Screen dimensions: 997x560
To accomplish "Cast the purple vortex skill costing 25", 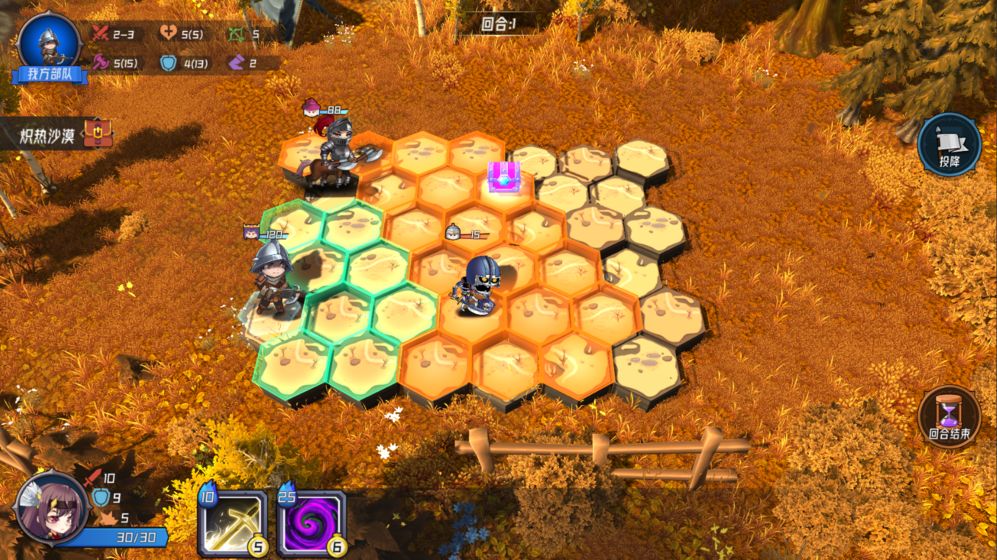I will [311, 522].
